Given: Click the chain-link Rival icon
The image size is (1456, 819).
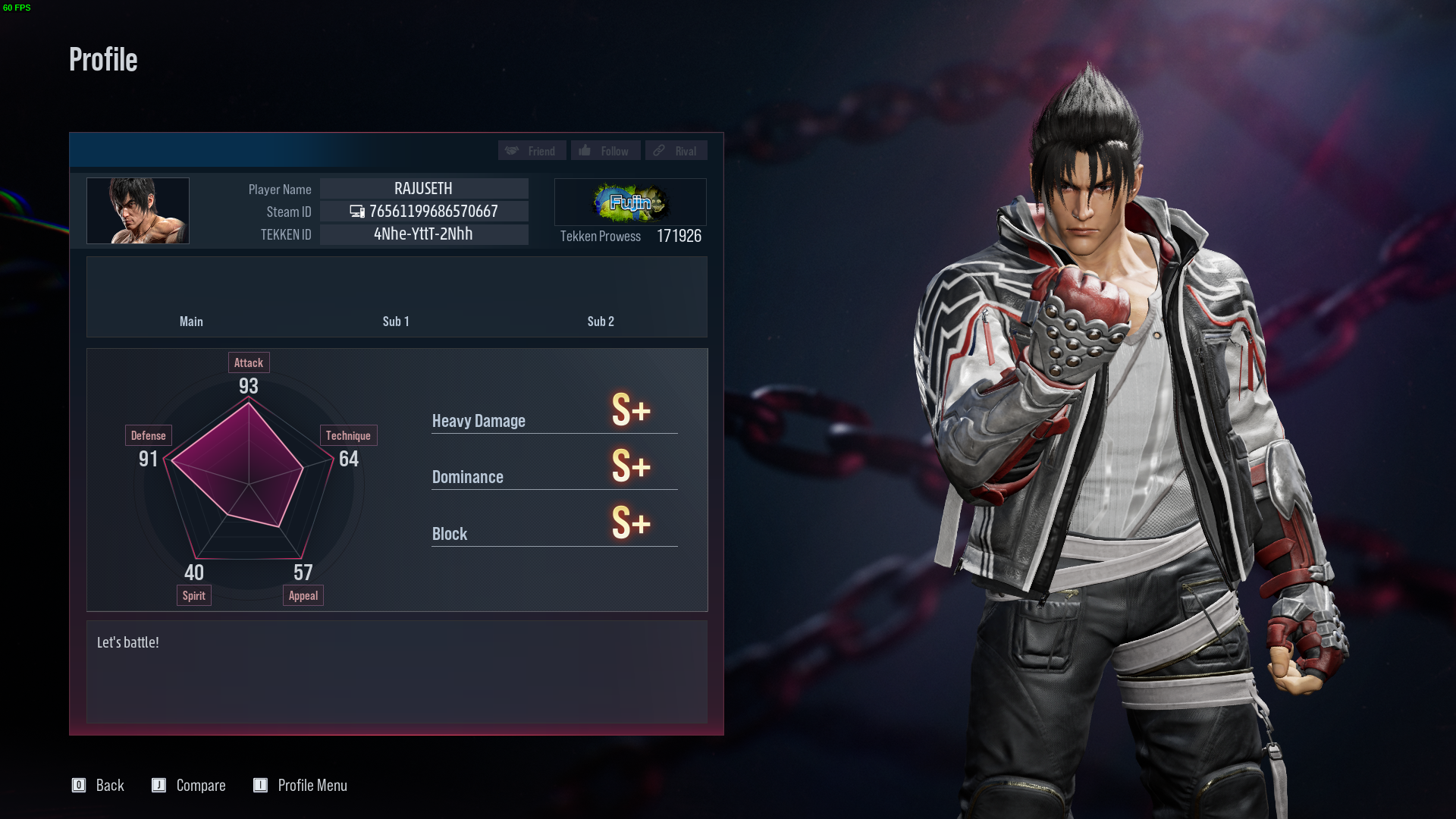Looking at the screenshot, I should coord(659,150).
